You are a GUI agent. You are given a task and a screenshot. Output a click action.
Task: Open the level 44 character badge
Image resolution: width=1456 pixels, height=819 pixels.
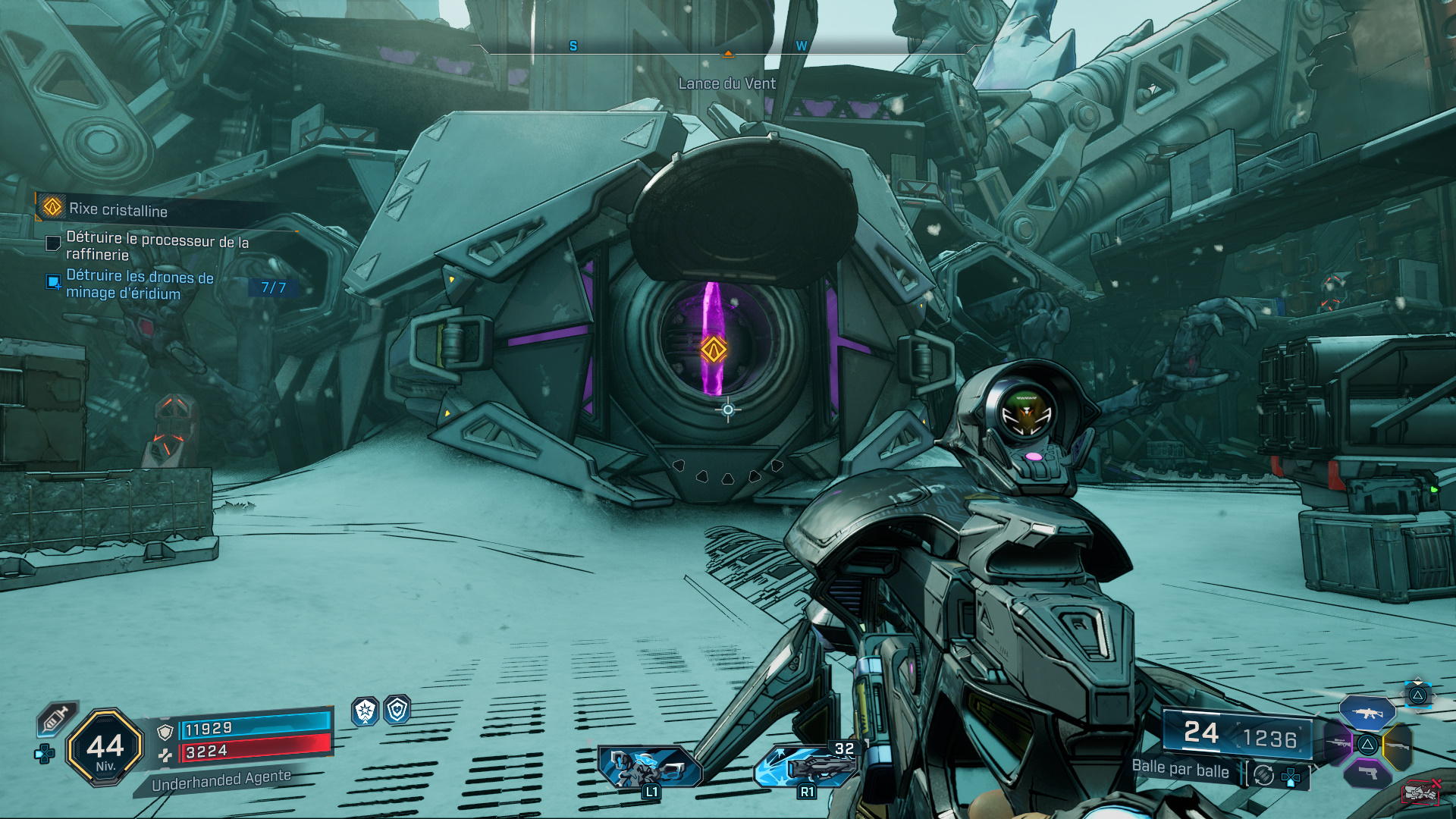(105, 748)
